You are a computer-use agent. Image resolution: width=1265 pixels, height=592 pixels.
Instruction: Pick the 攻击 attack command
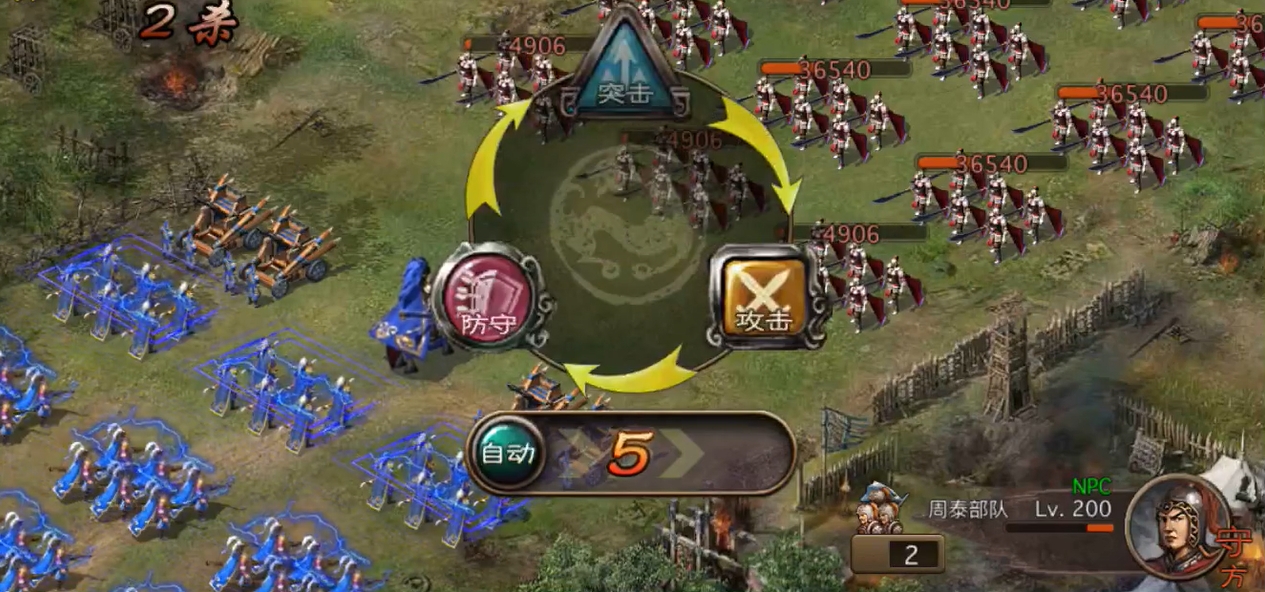coord(765,297)
